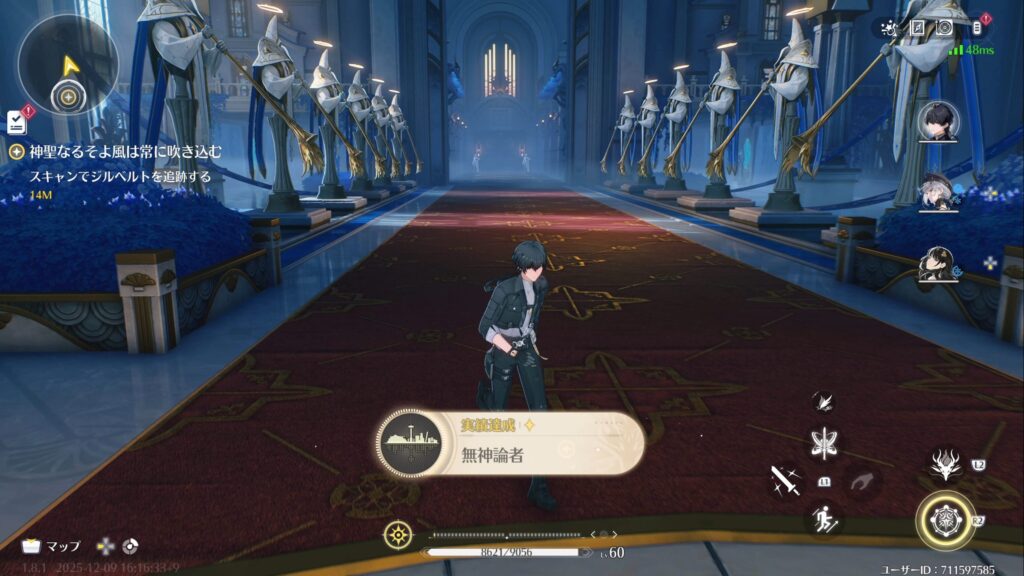Screen dimensions: 1024x576
Task: Tap the running figure dodge icon
Action: 825,518
